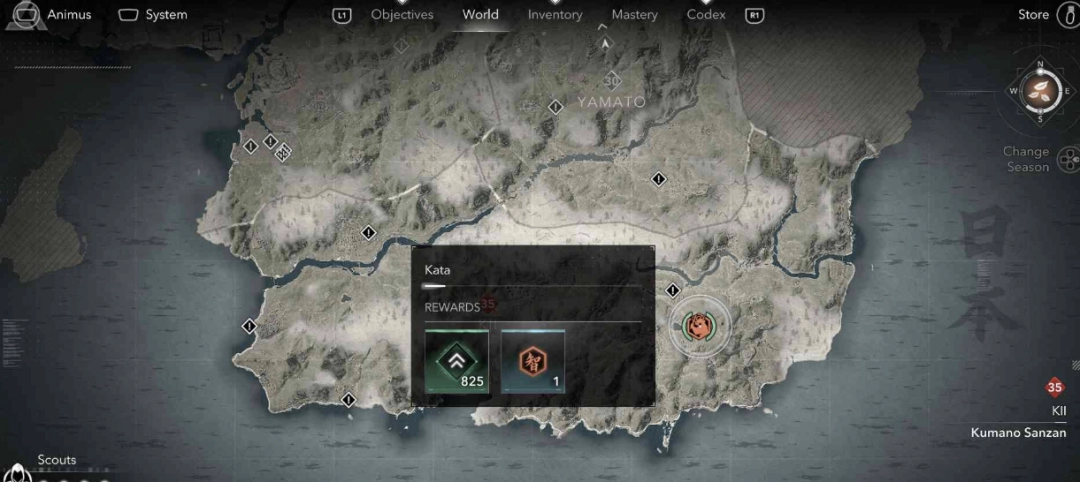Click the compass rose in the corner
The height and width of the screenshot is (482, 1080).
1040,91
